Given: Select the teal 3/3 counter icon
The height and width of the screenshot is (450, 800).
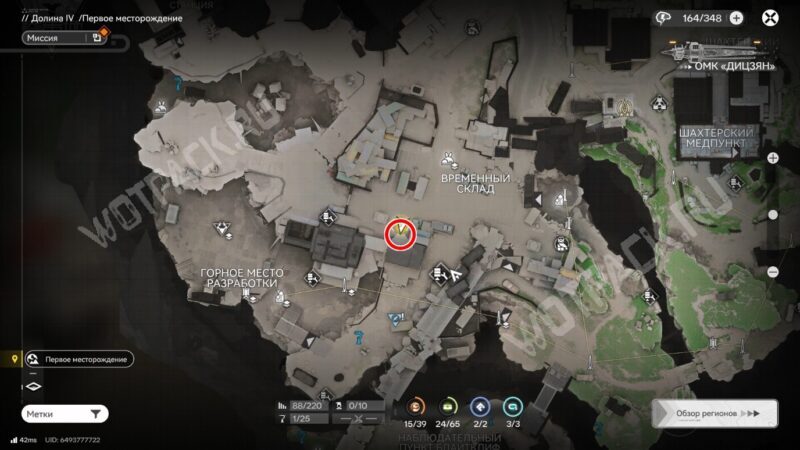Looking at the screenshot, I should coord(512,406).
